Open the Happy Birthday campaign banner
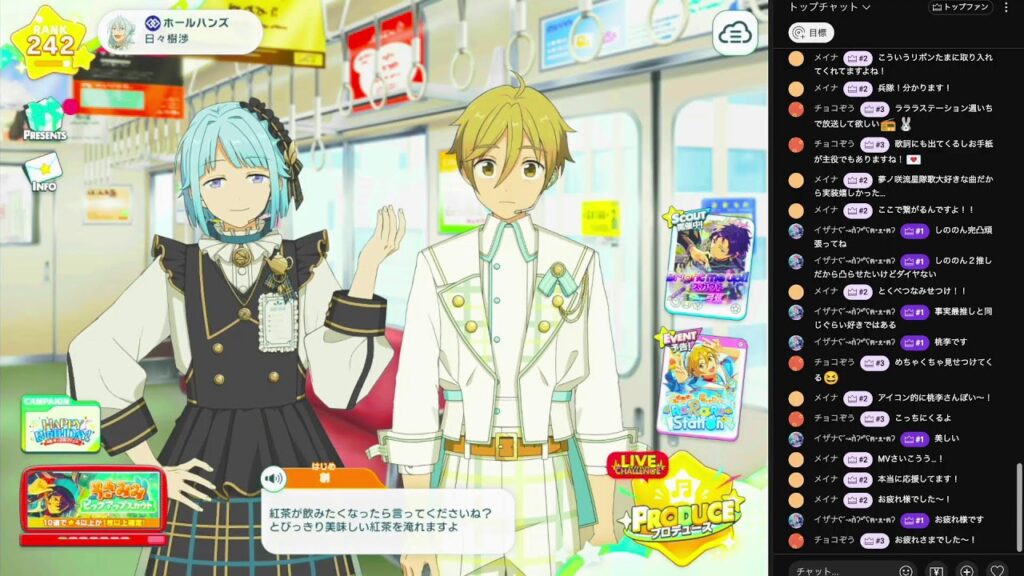The height and width of the screenshot is (576, 1024). coord(61,428)
